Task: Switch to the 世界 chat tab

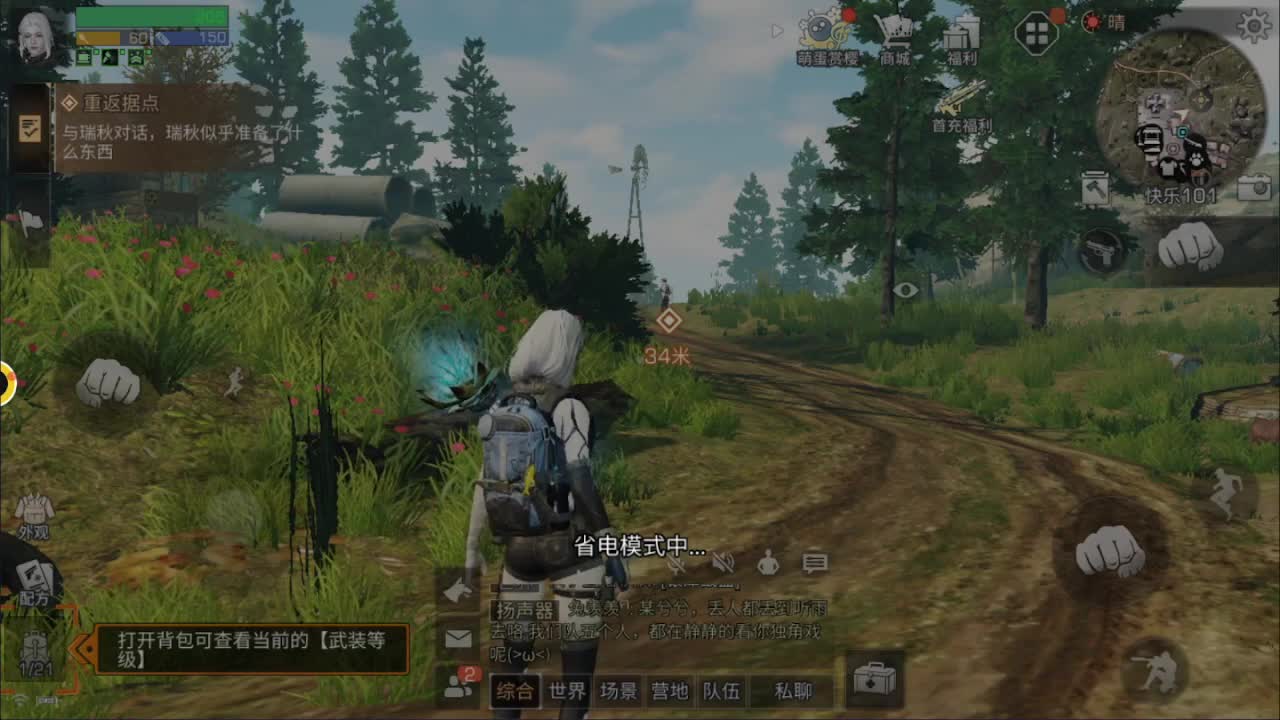Action: pyautogui.click(x=565, y=690)
